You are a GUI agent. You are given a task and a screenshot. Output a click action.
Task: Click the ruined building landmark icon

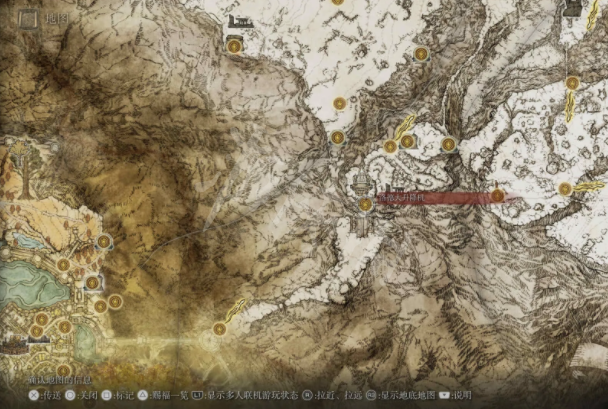pos(239,21)
